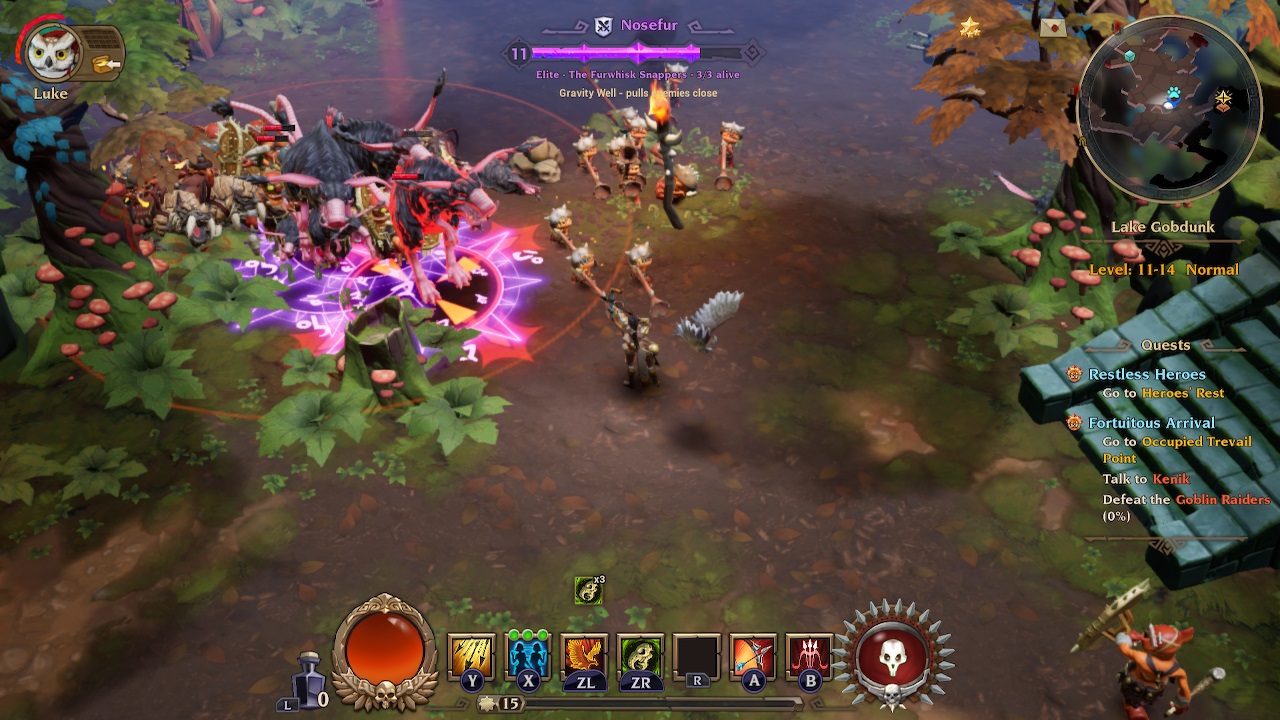Select the gold quest marker on minimap

(x=1223, y=99)
